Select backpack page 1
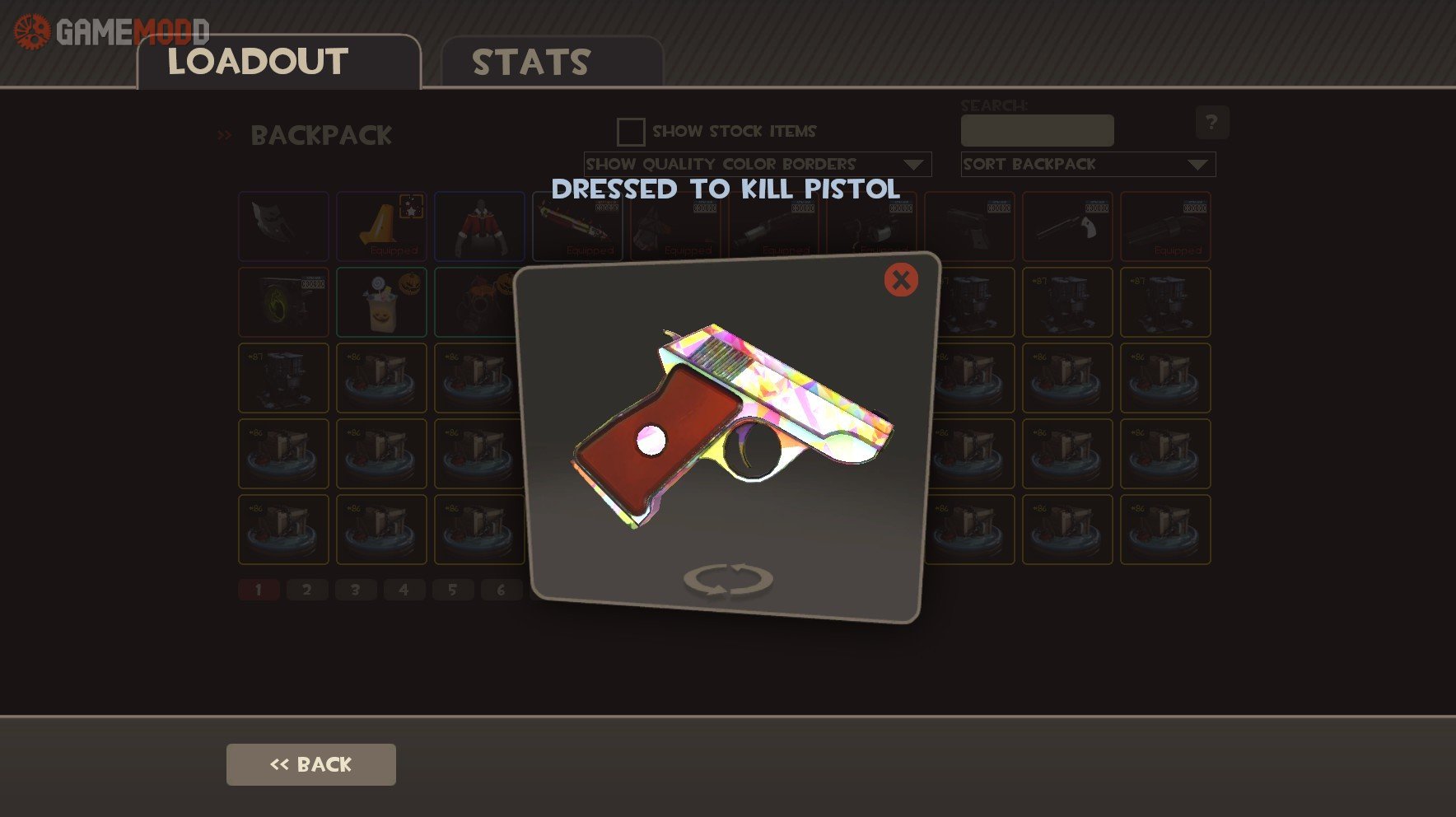1456x817 pixels. (259, 590)
